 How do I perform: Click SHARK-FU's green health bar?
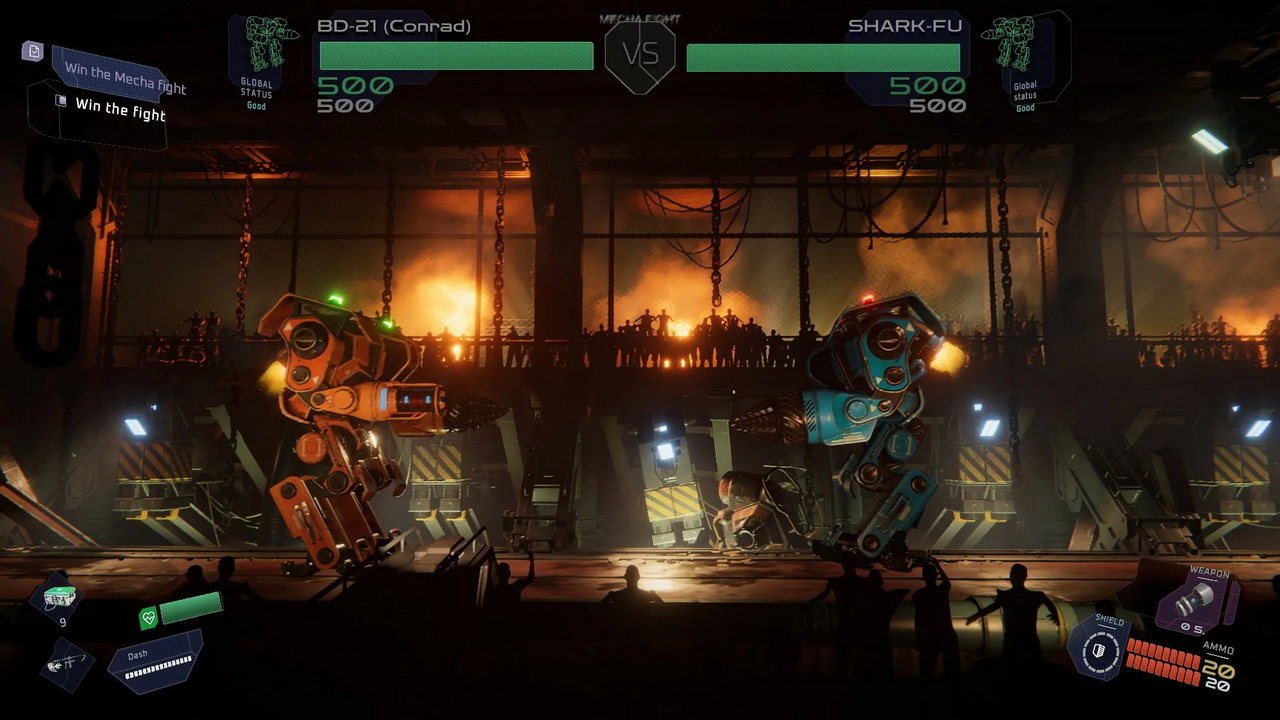(823, 59)
